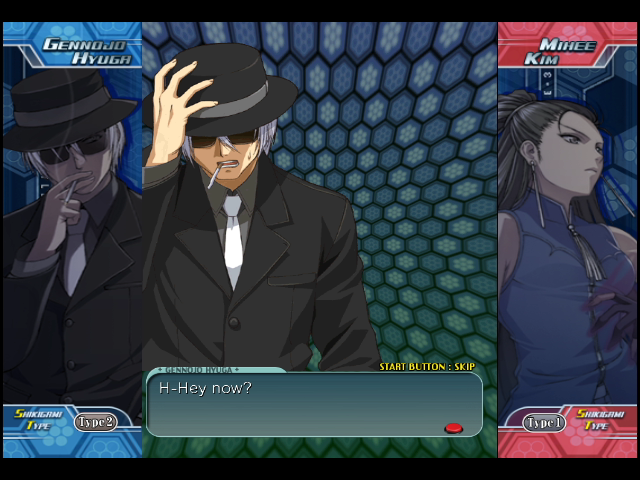Advance the "H-Hey now?" dialogue box
Image resolution: width=640 pixels, height=480 pixels.
pos(314,404)
